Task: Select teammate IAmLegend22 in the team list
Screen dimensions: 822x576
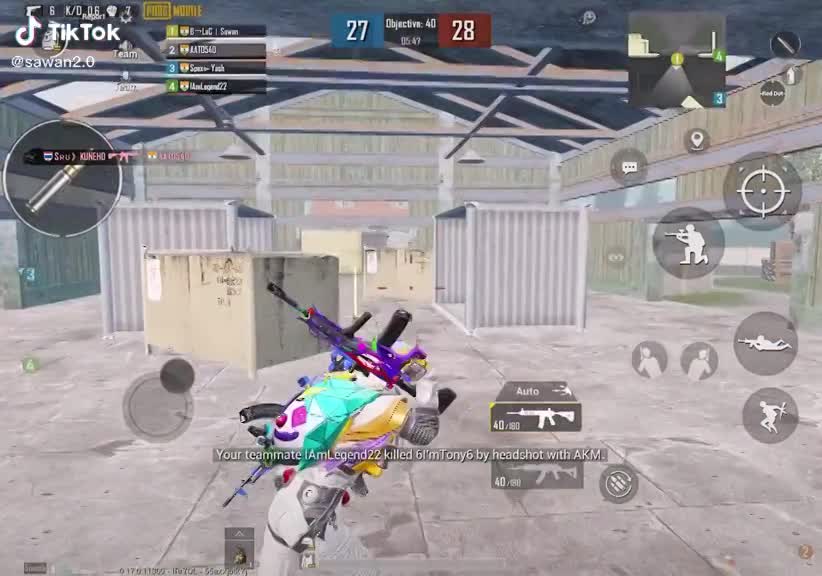Action: tap(216, 87)
